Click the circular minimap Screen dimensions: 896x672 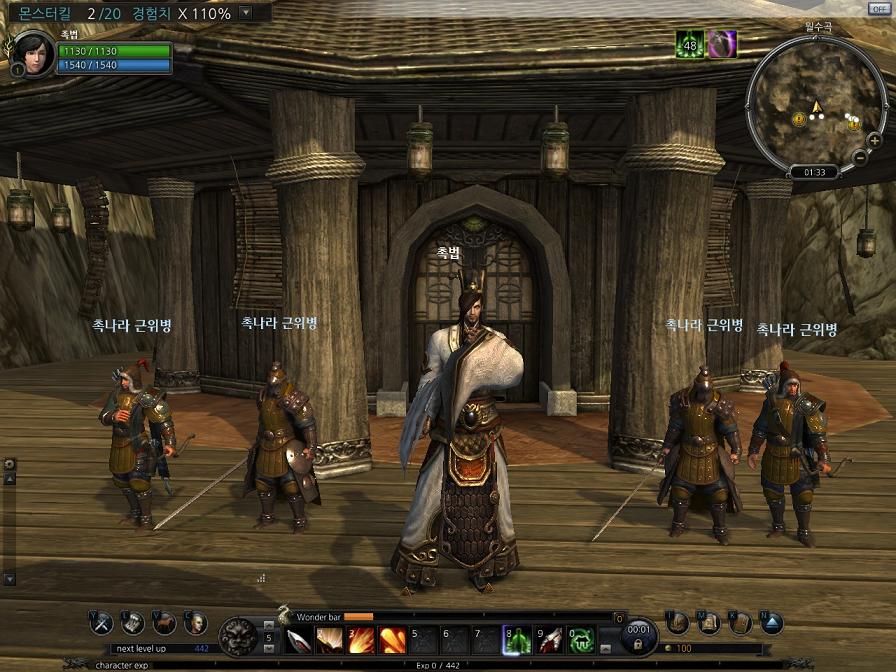click(x=817, y=104)
